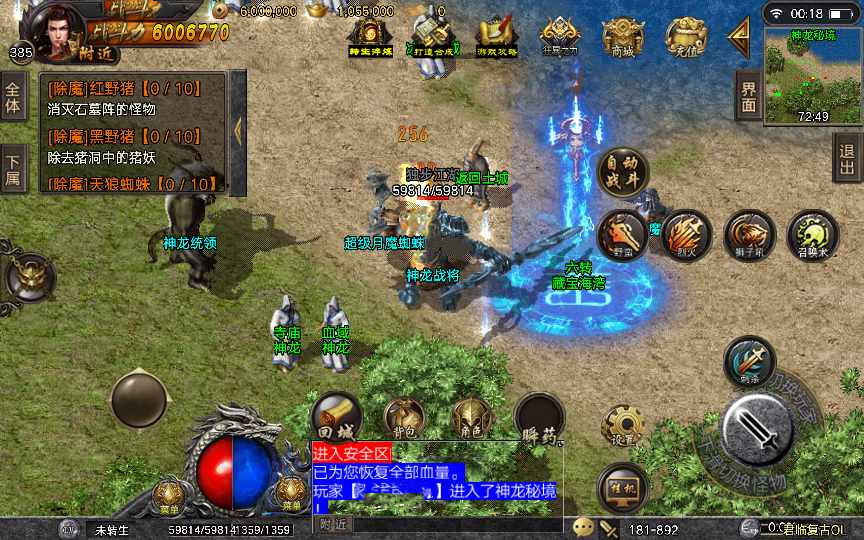Cast the 烈火 flame sword skill

pyautogui.click(x=686, y=234)
